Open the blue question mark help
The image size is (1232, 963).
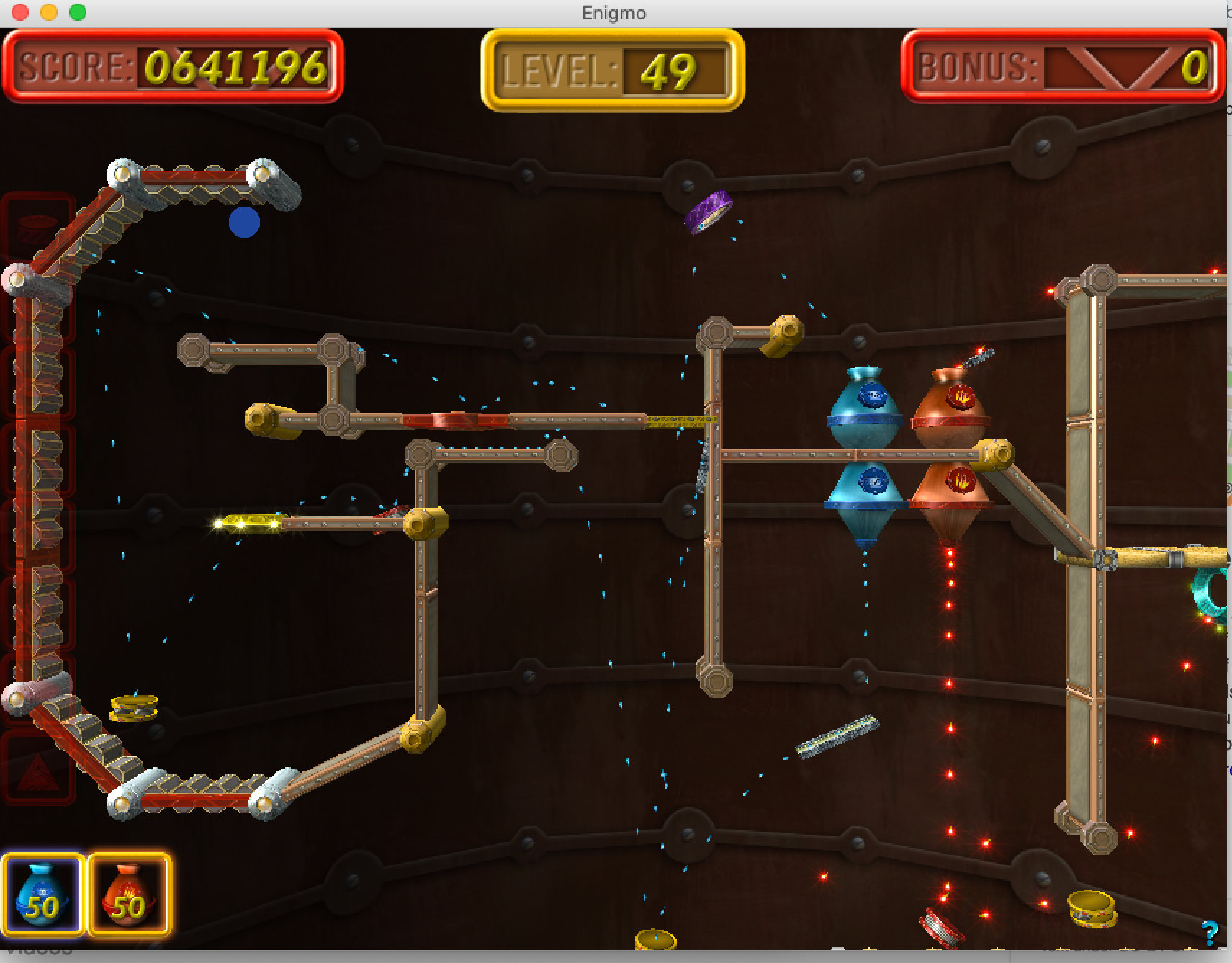(1210, 933)
